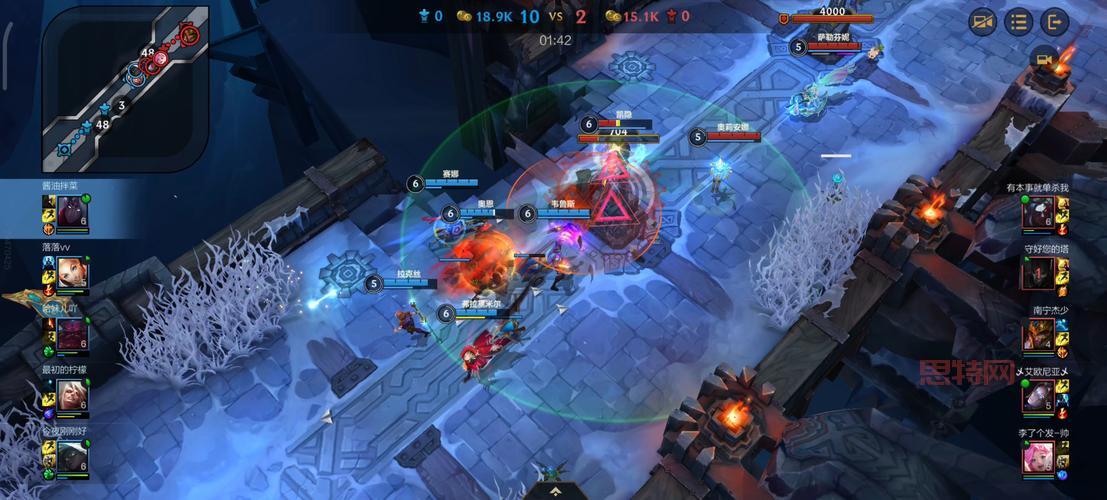Click the small camera icon below exit

[x=1046, y=59]
